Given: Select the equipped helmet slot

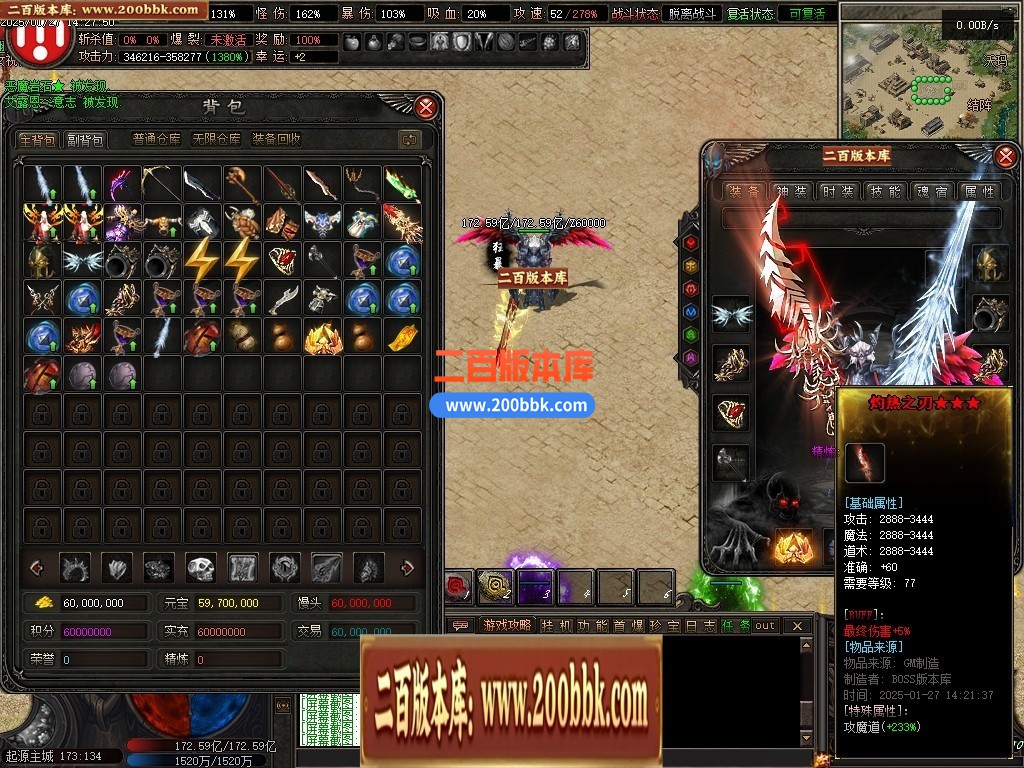Looking at the screenshot, I should click(x=990, y=262).
